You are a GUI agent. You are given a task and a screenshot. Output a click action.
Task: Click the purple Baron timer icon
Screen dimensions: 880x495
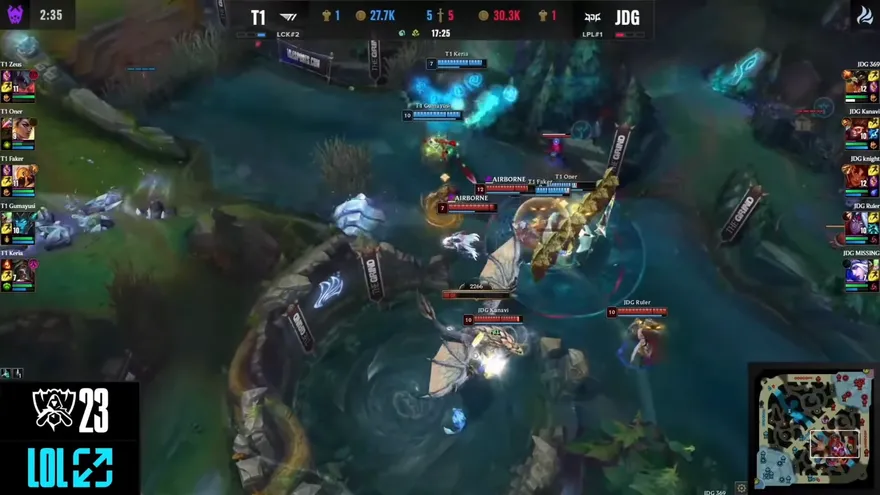click(x=15, y=14)
